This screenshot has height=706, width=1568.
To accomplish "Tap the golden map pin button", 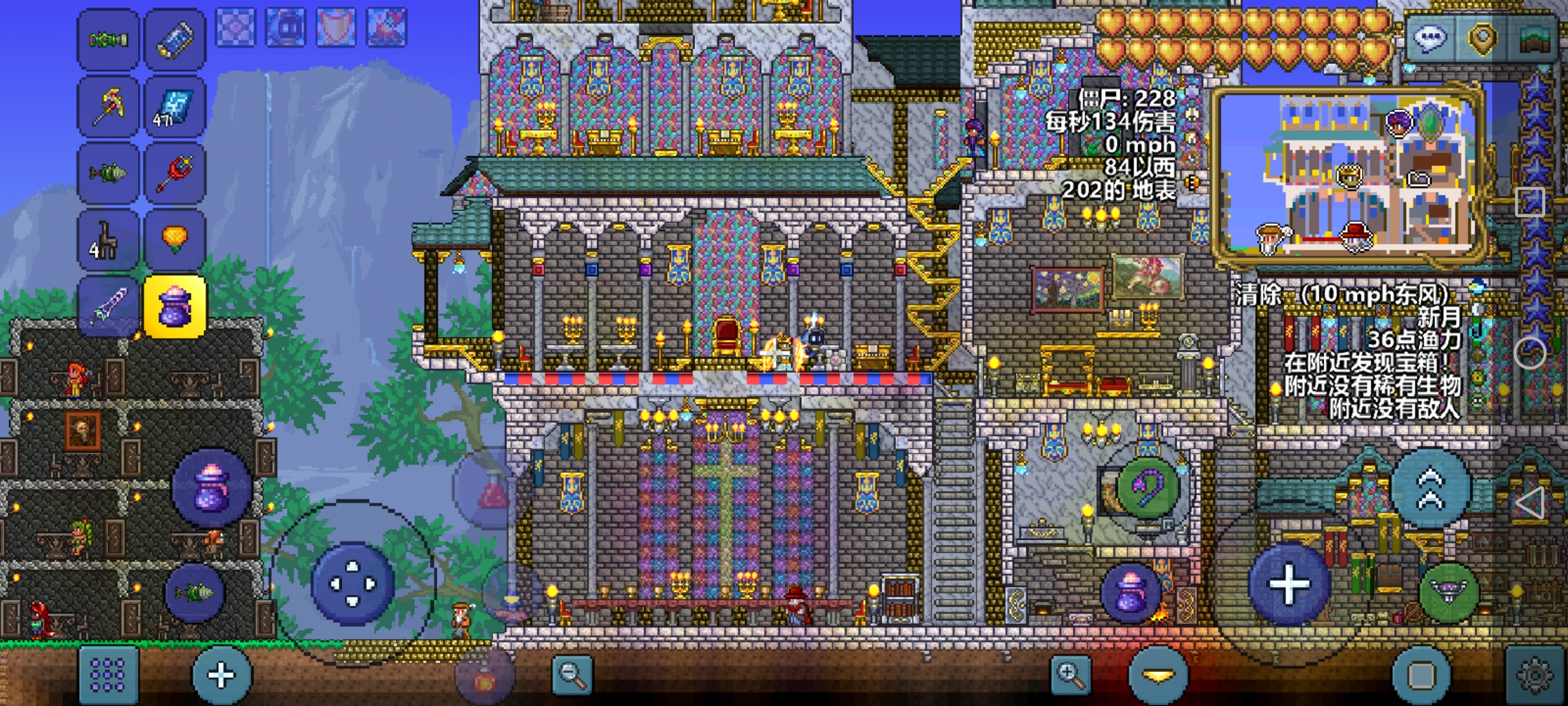I will coord(1482,38).
